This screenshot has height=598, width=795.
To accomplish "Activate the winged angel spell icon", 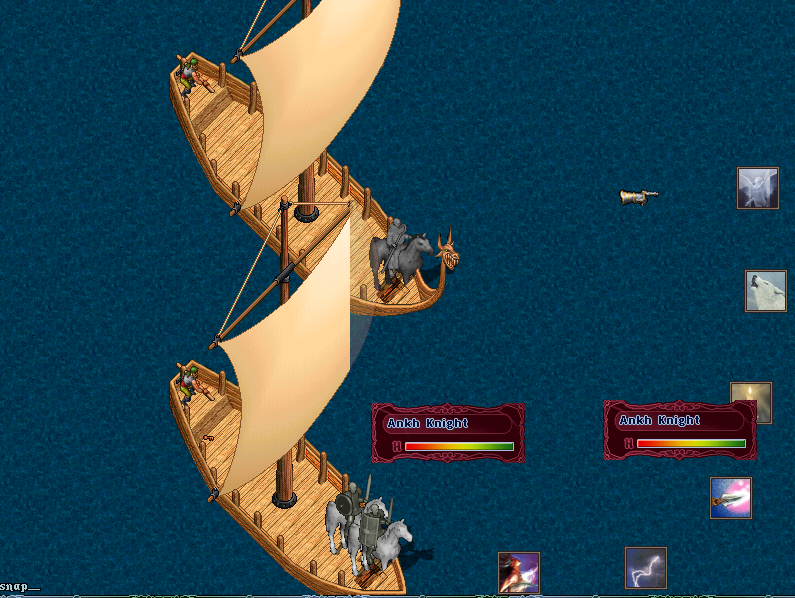I will [757, 188].
